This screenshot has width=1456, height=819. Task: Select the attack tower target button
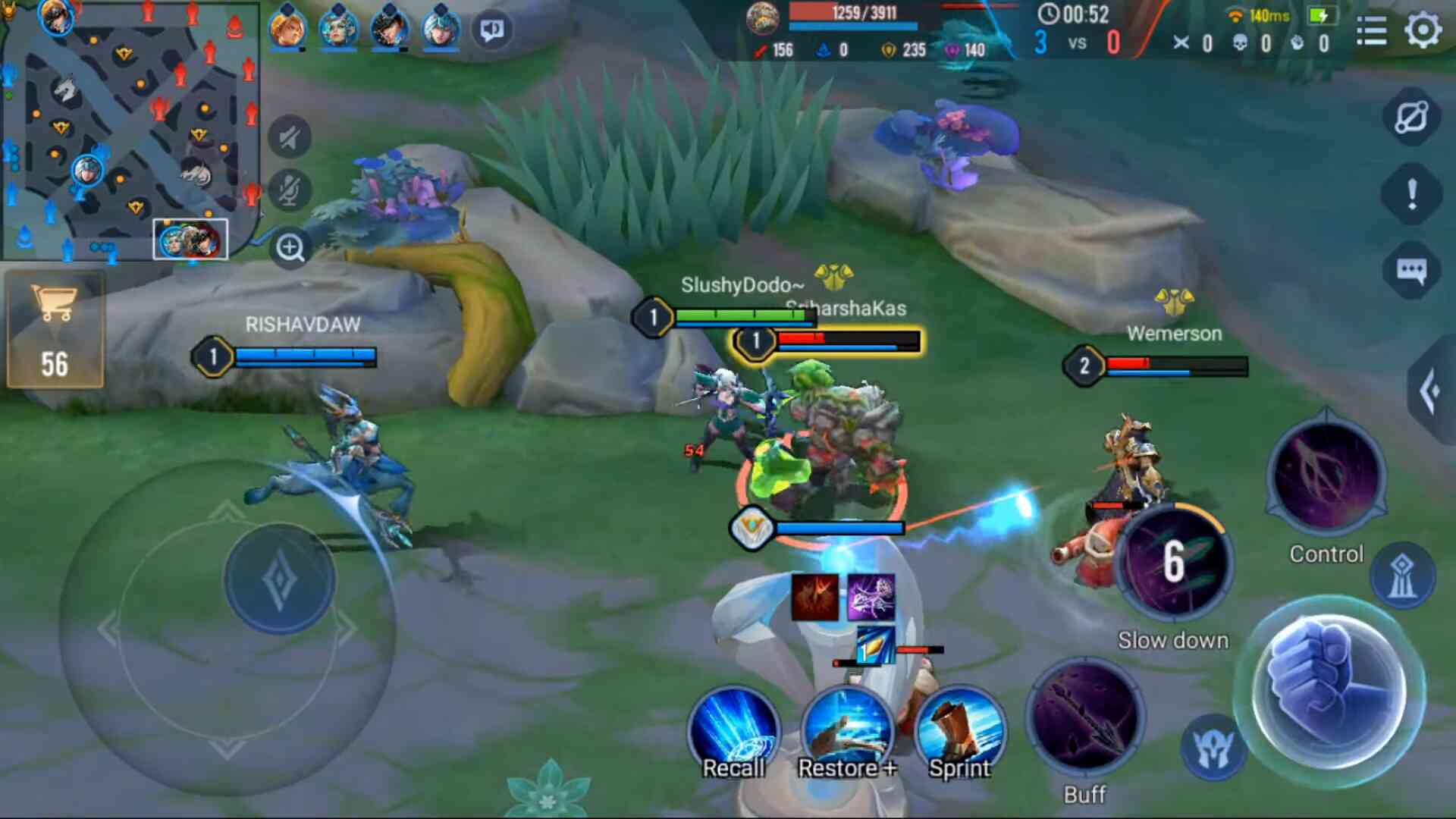pyautogui.click(x=1402, y=576)
